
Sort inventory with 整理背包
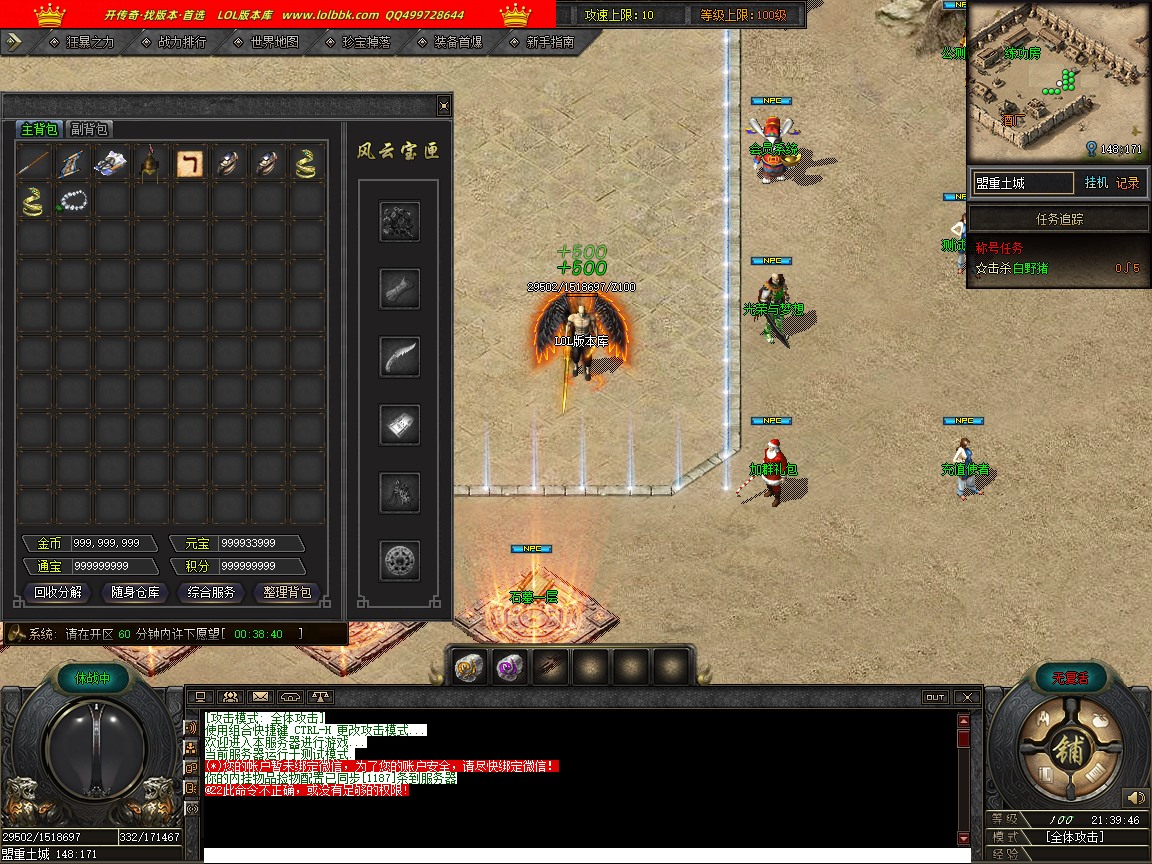point(288,592)
